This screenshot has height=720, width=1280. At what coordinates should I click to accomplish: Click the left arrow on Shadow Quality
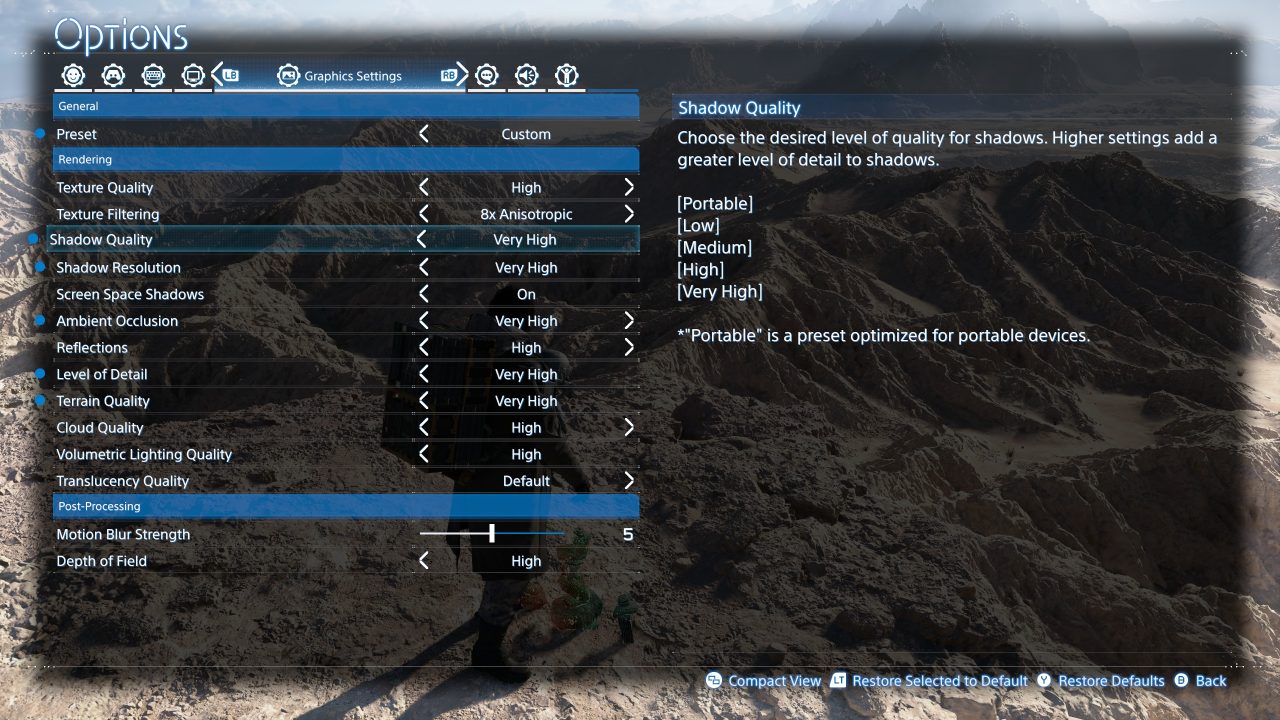(422, 239)
